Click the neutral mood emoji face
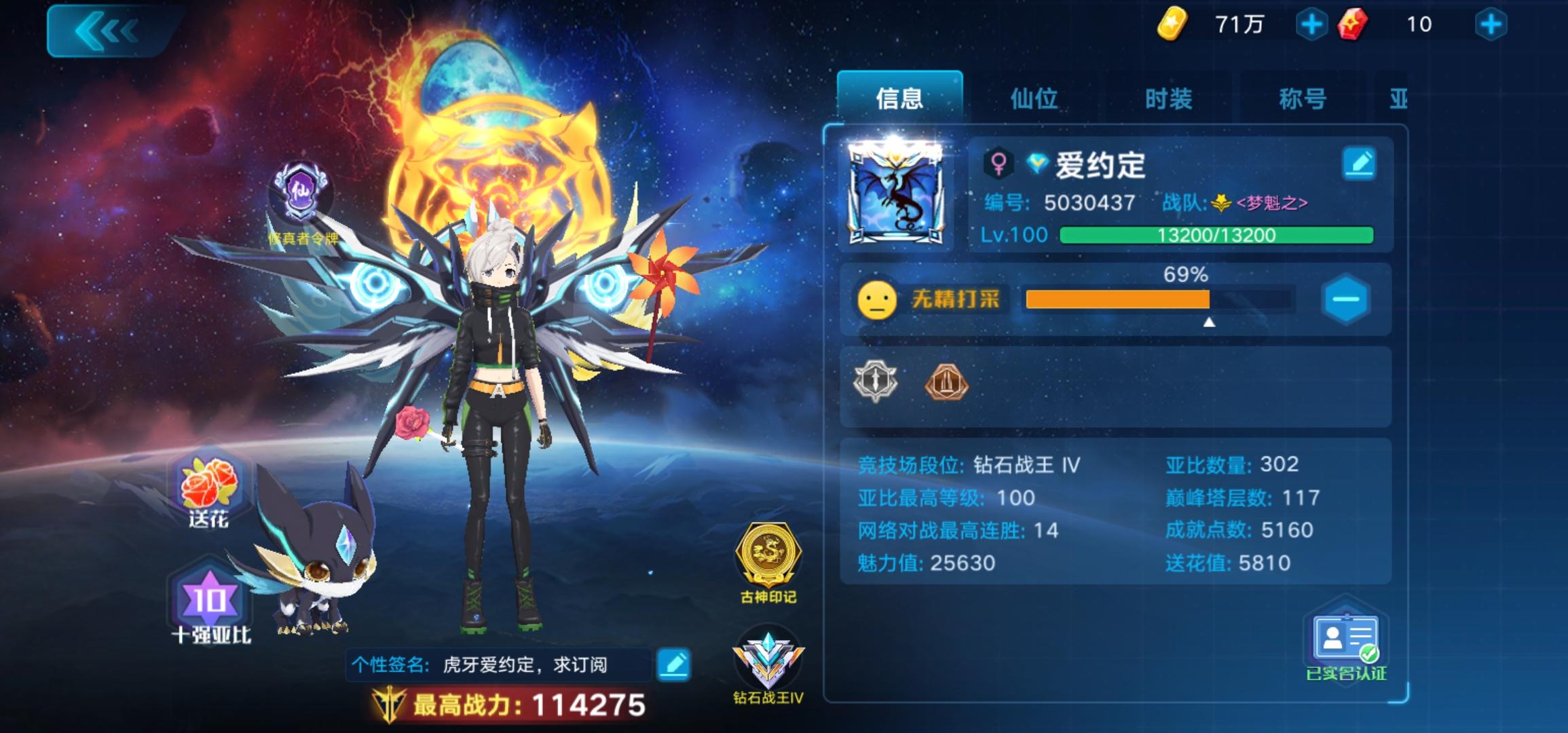This screenshot has height=733, width=1568. tap(876, 299)
